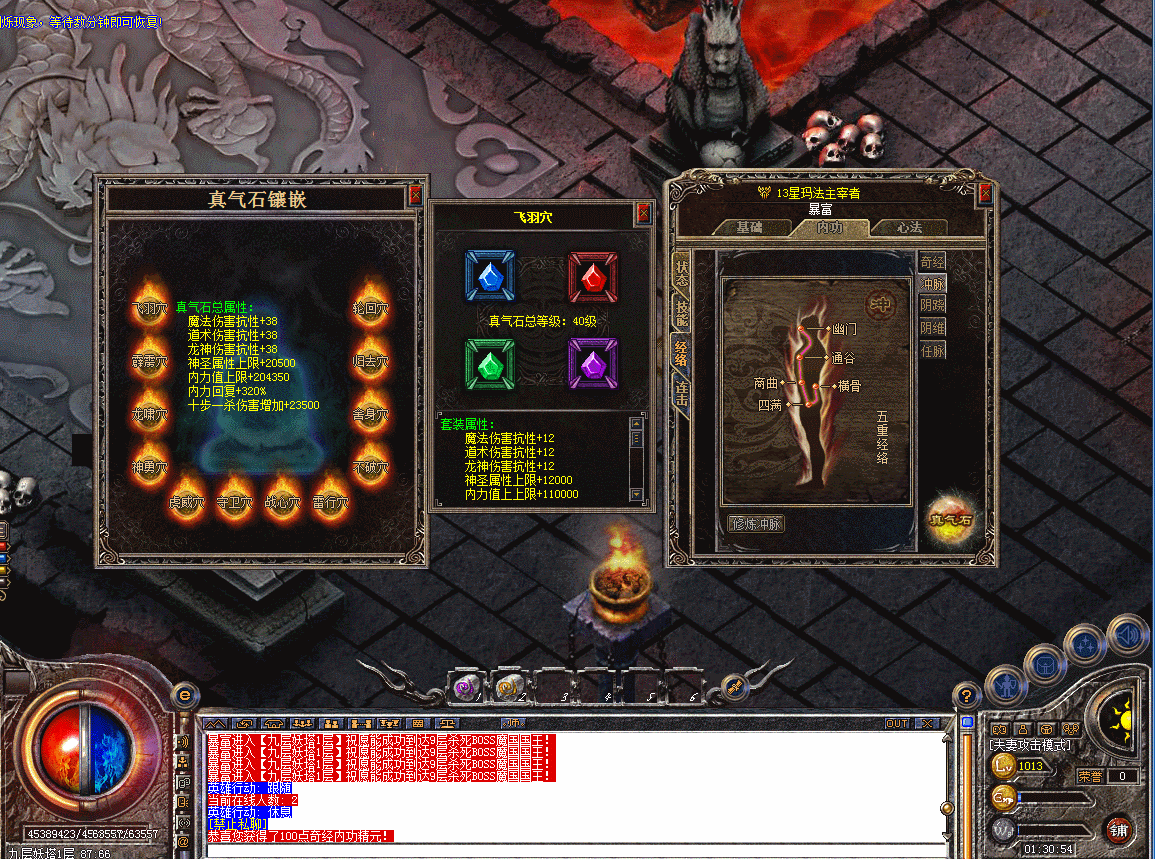
Task: Select the 奇经 meridian tab
Action: (x=932, y=262)
